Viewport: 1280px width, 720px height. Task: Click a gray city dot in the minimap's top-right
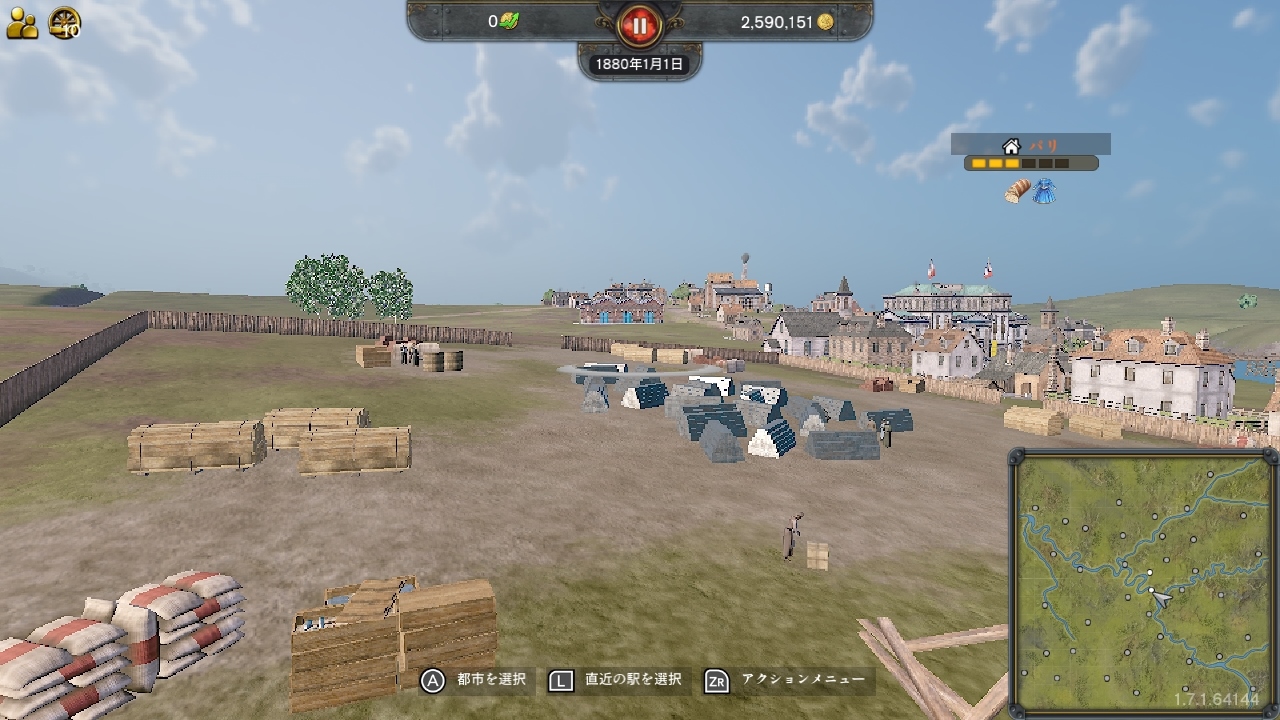click(x=1210, y=474)
